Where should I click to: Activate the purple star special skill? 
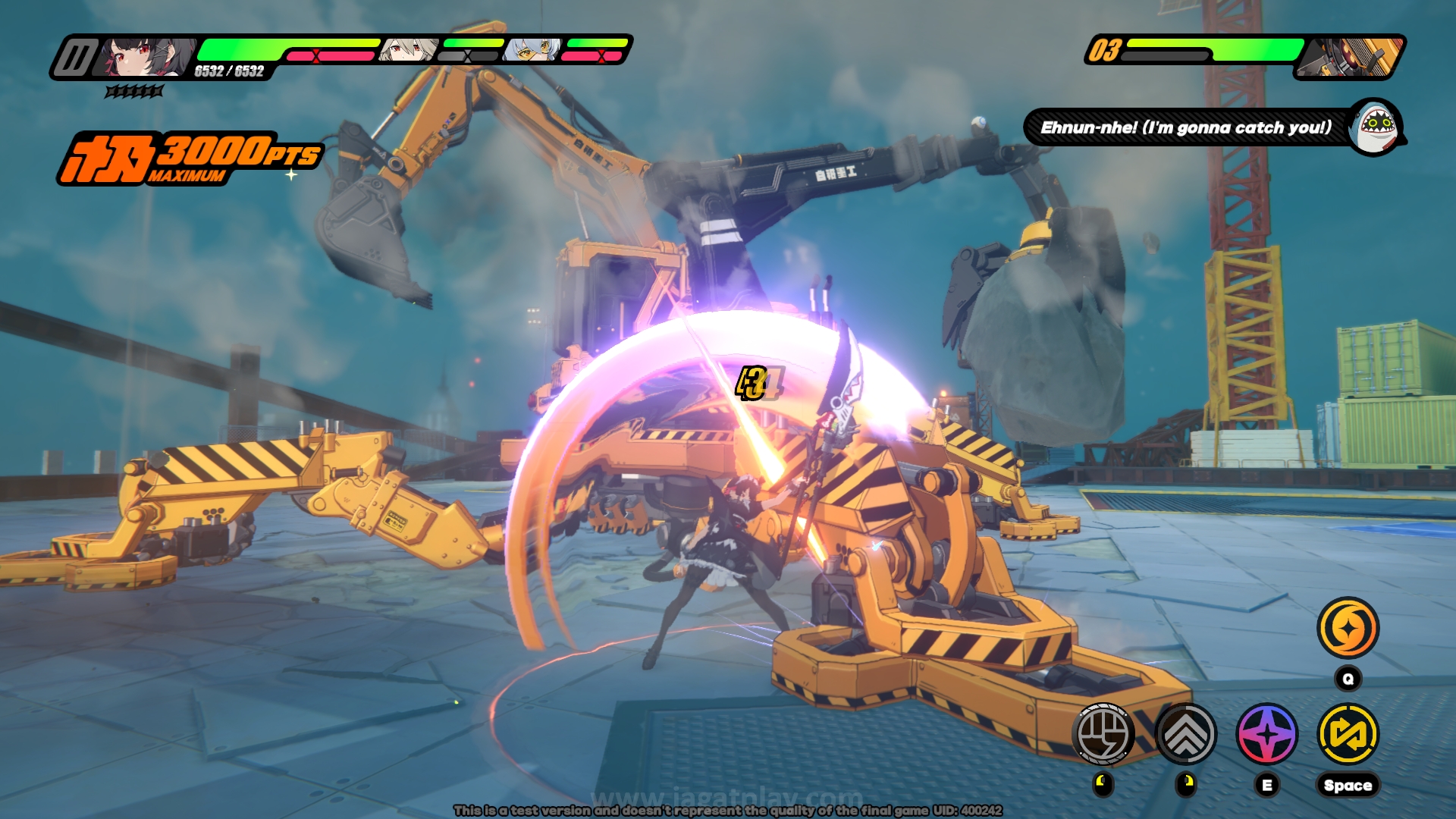[x=1266, y=733]
